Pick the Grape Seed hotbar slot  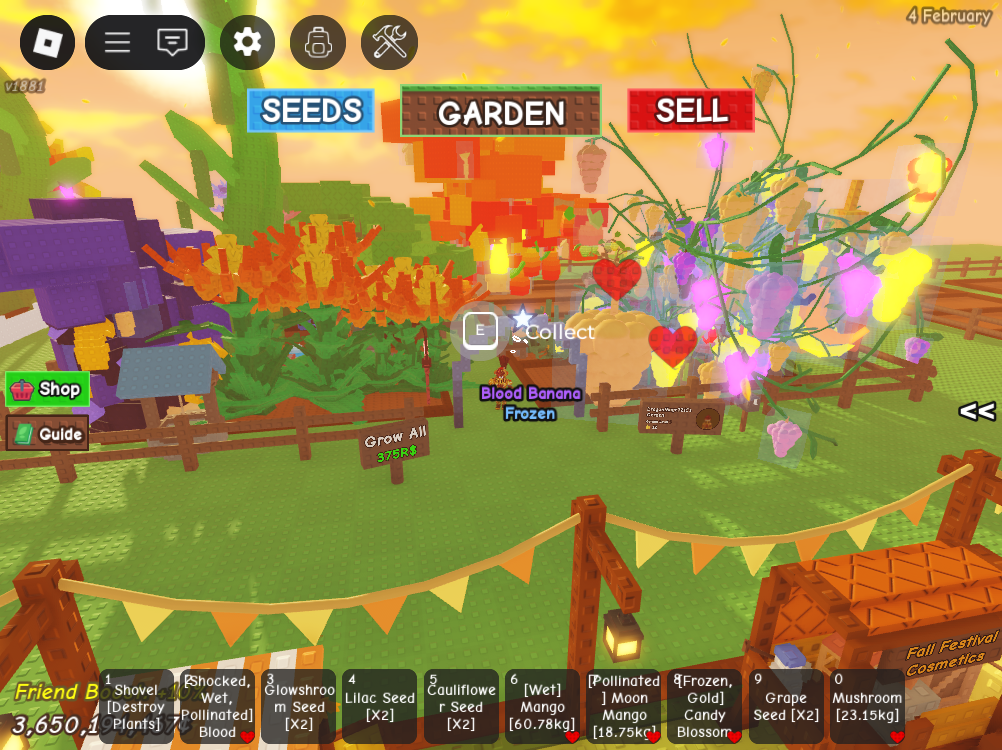point(786,706)
